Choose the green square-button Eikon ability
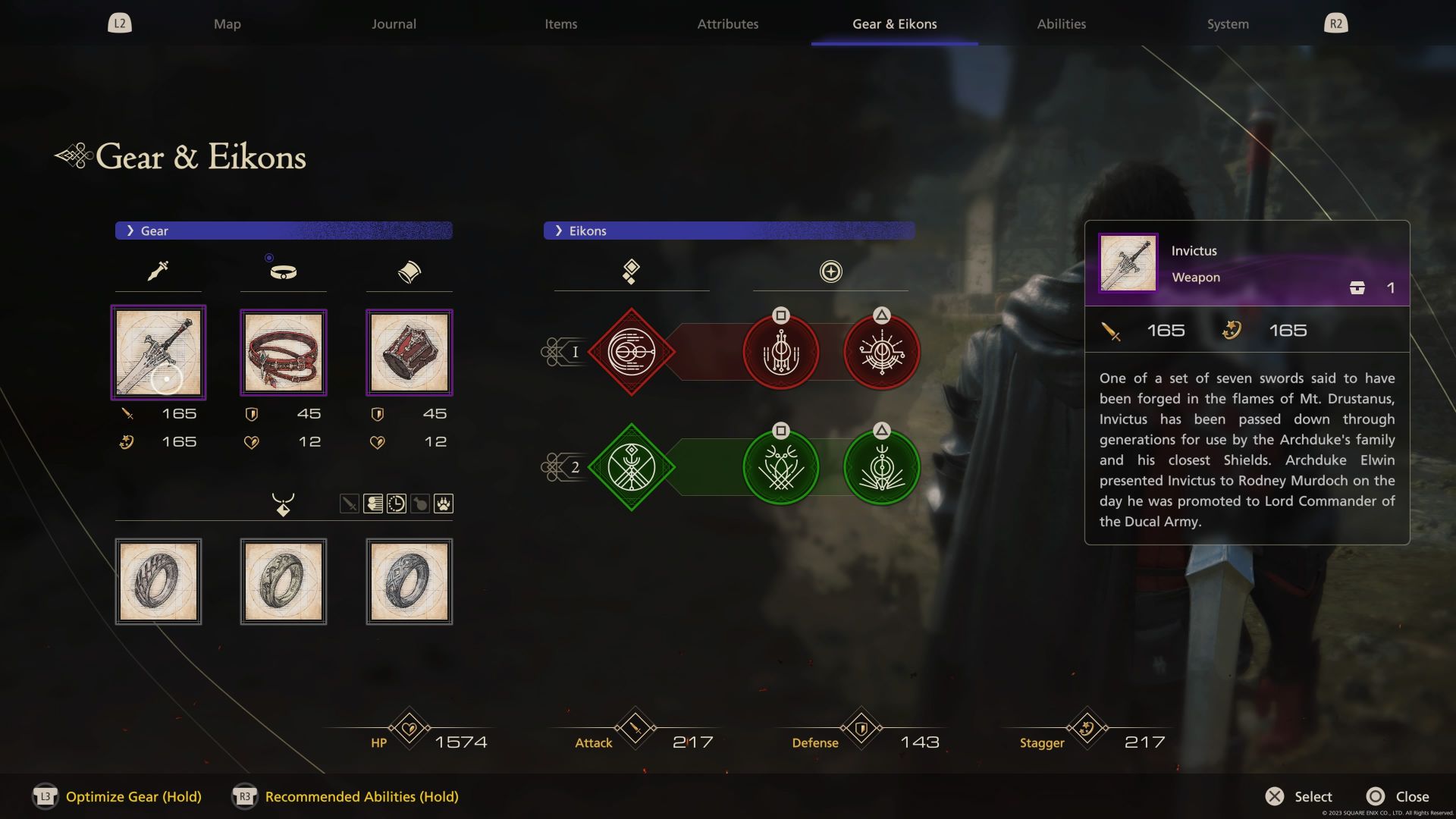 tap(780, 468)
